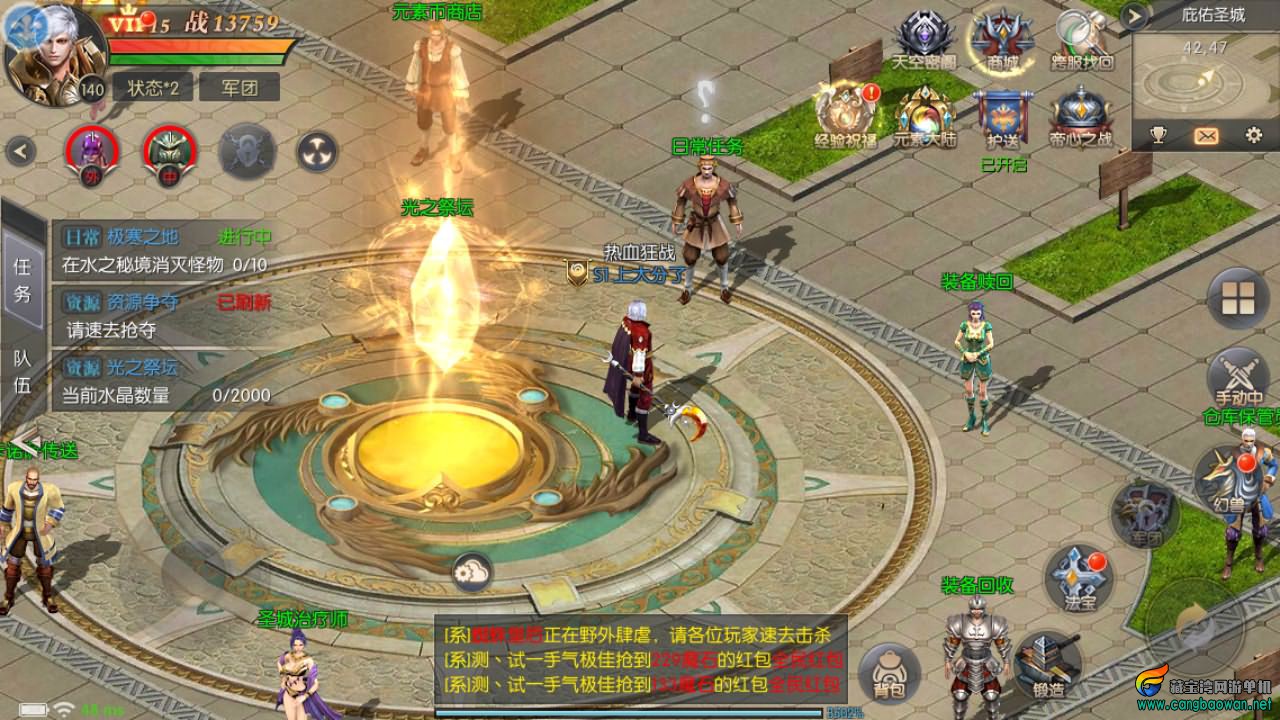Open the 商城 shop icon
The image size is (1280, 720).
[1002, 38]
